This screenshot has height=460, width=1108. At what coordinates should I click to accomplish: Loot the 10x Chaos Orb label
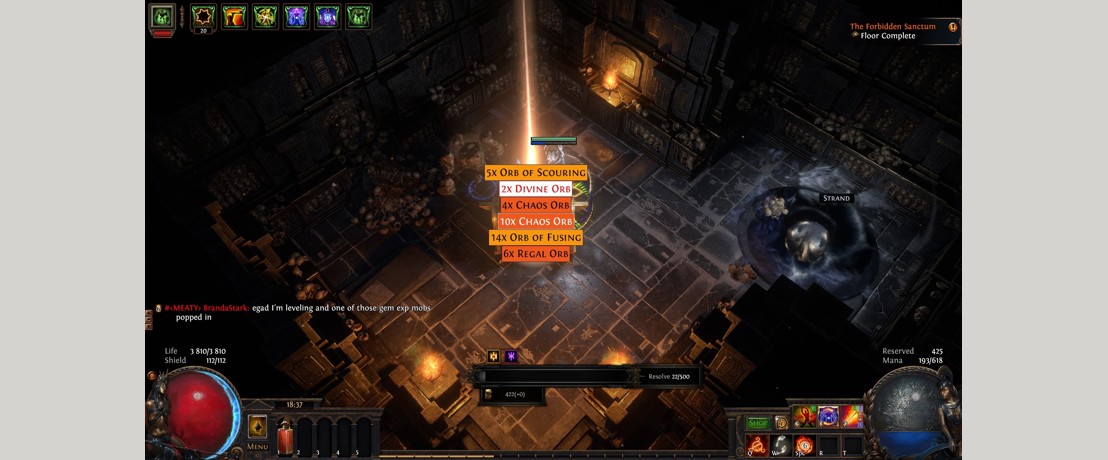tap(536, 221)
